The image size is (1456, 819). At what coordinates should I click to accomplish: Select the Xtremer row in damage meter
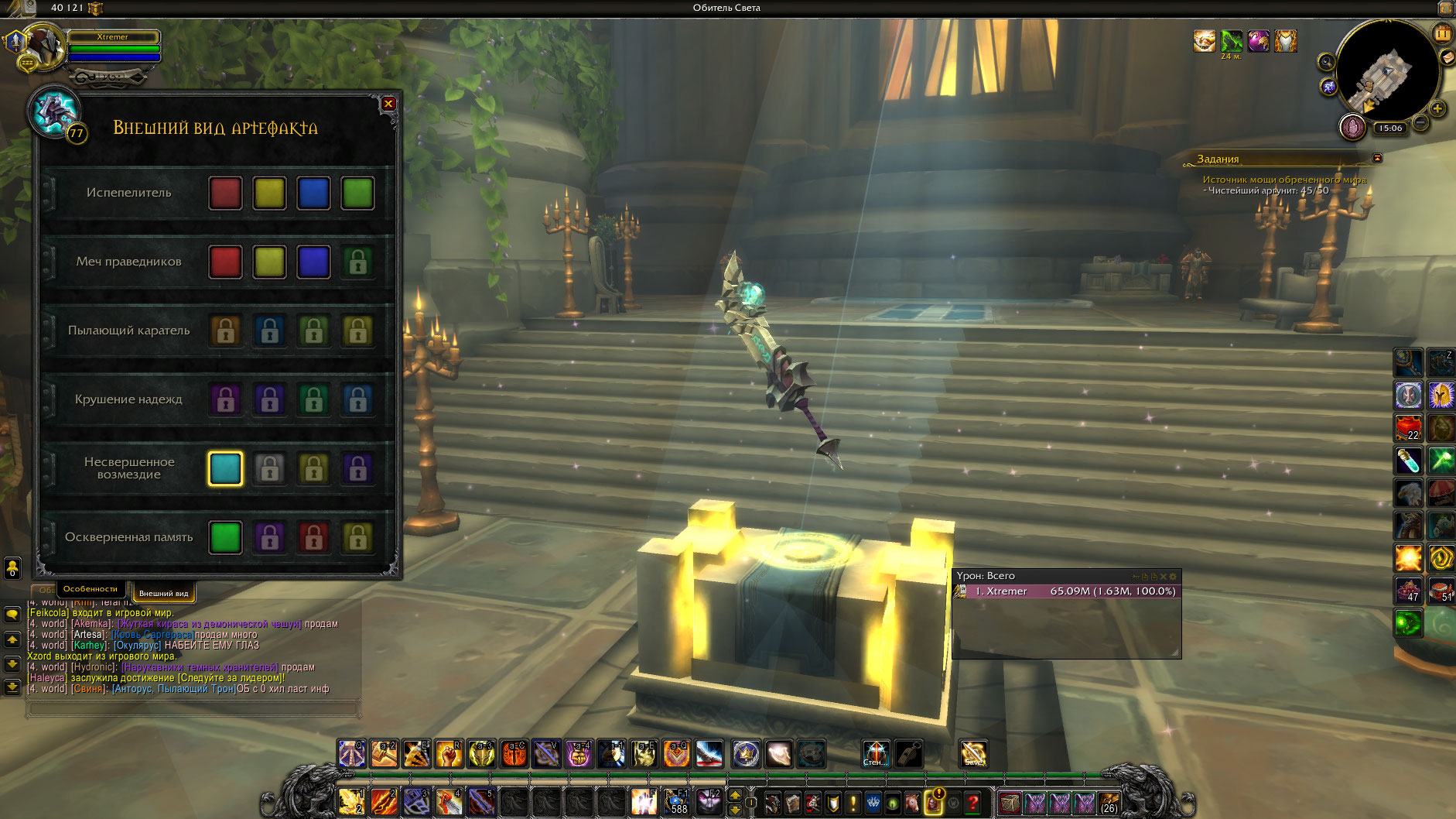click(1068, 591)
